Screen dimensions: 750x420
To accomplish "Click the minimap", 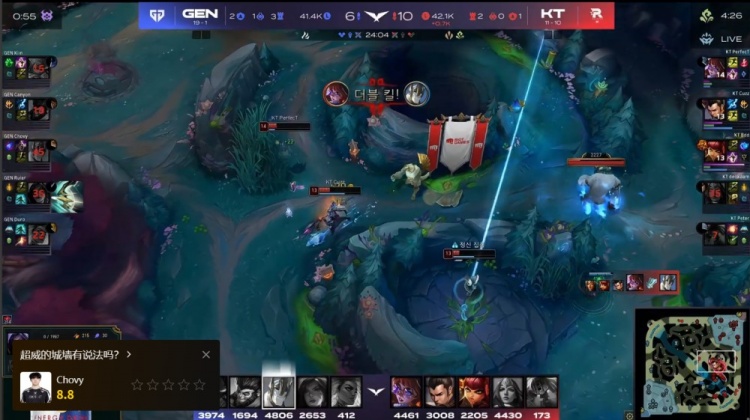I will point(691,358).
